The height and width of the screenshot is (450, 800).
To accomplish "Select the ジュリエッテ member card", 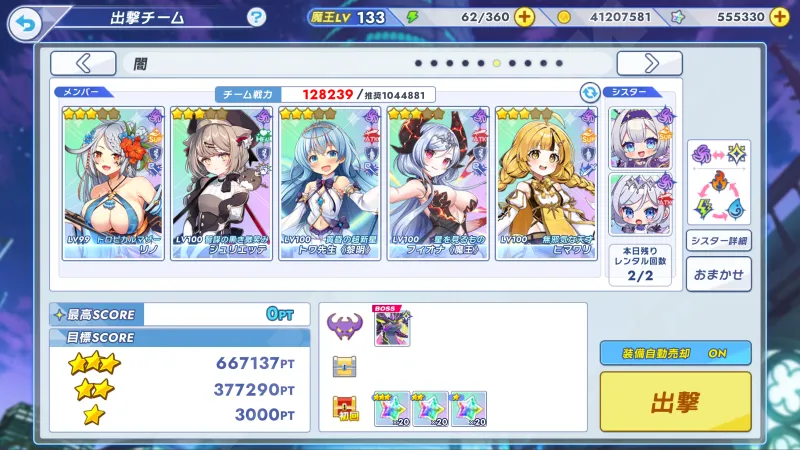I will pos(221,183).
